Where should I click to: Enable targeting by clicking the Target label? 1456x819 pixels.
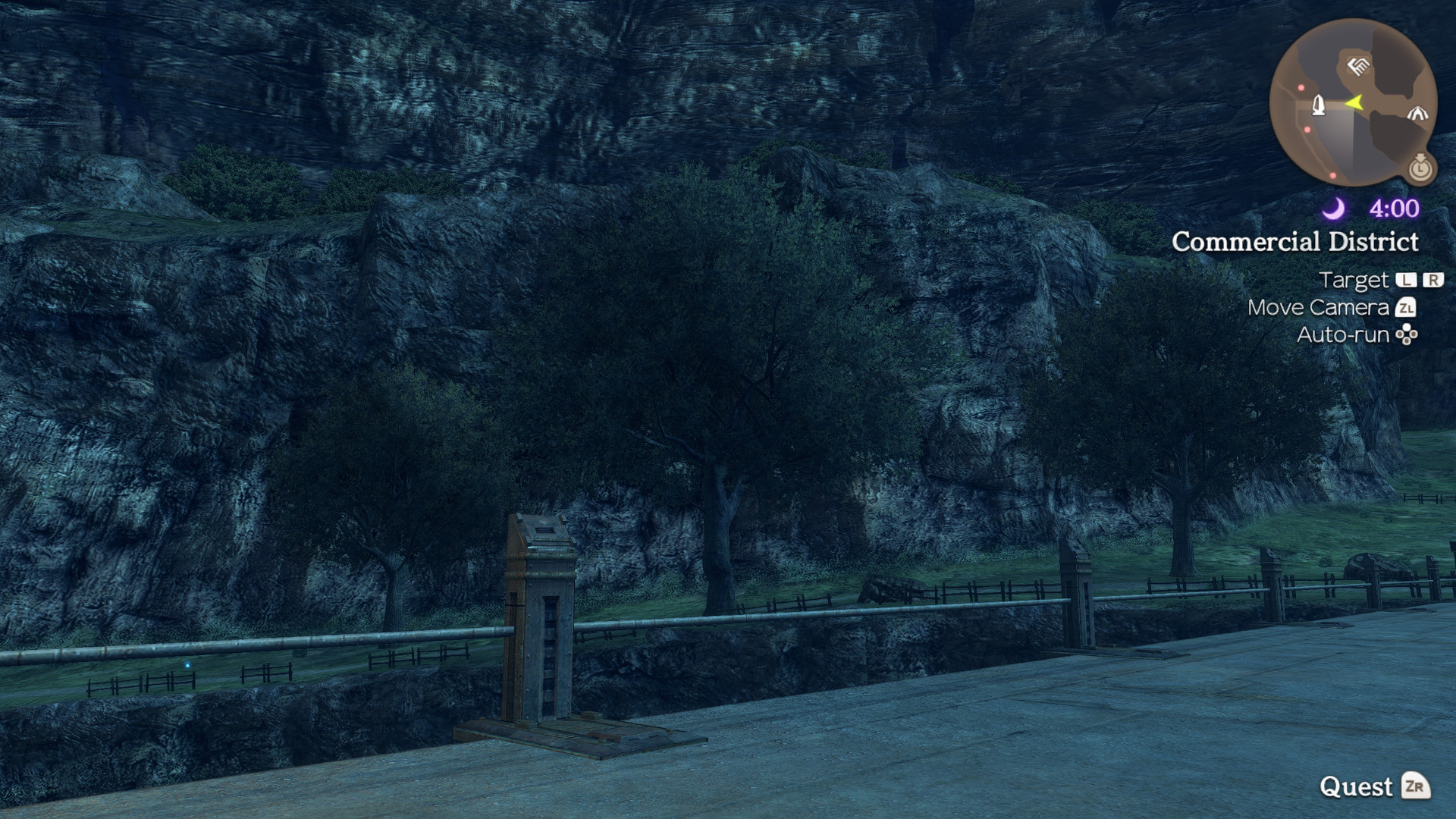(x=1355, y=280)
